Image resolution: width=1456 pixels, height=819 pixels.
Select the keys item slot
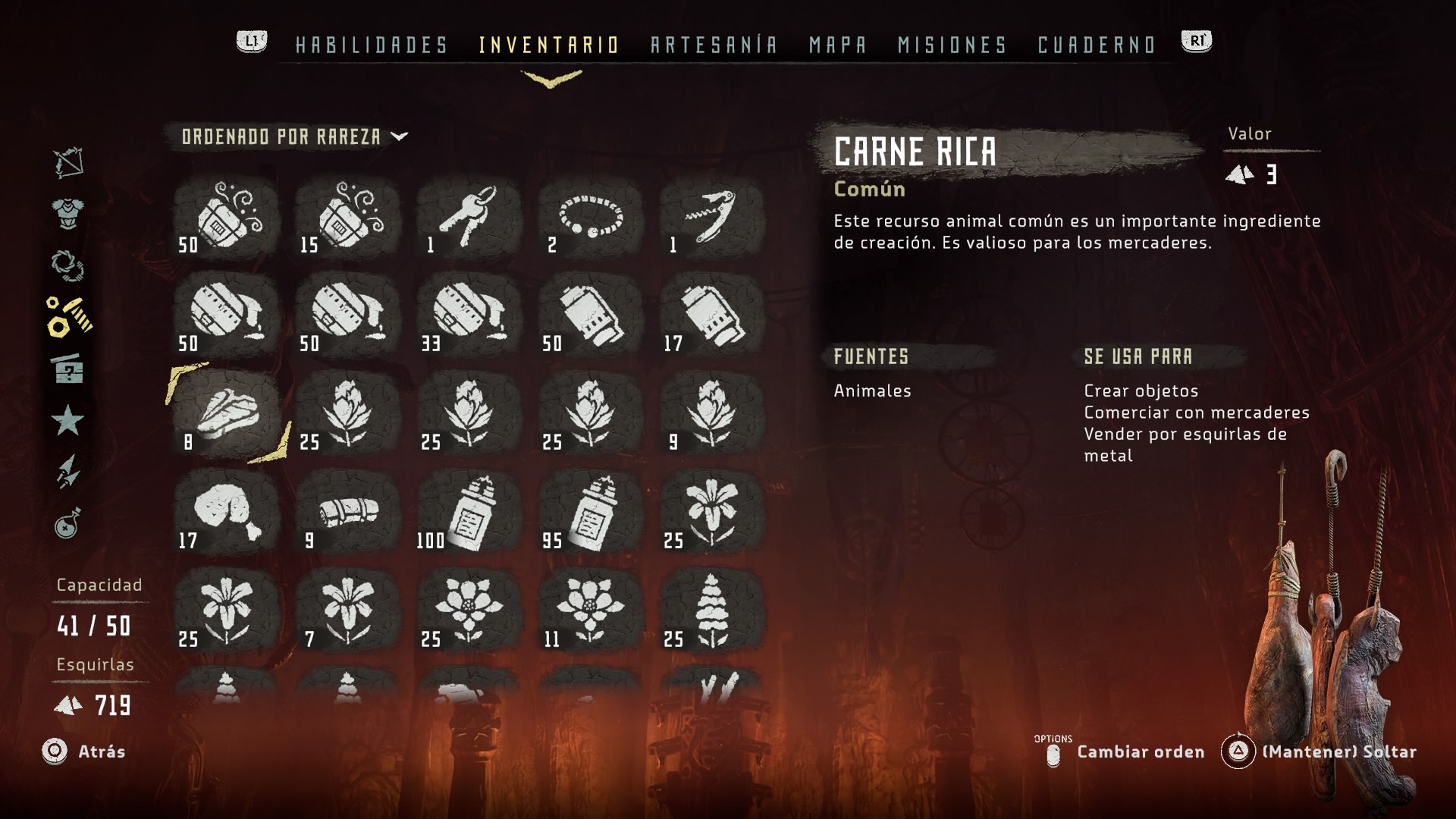pos(469,218)
